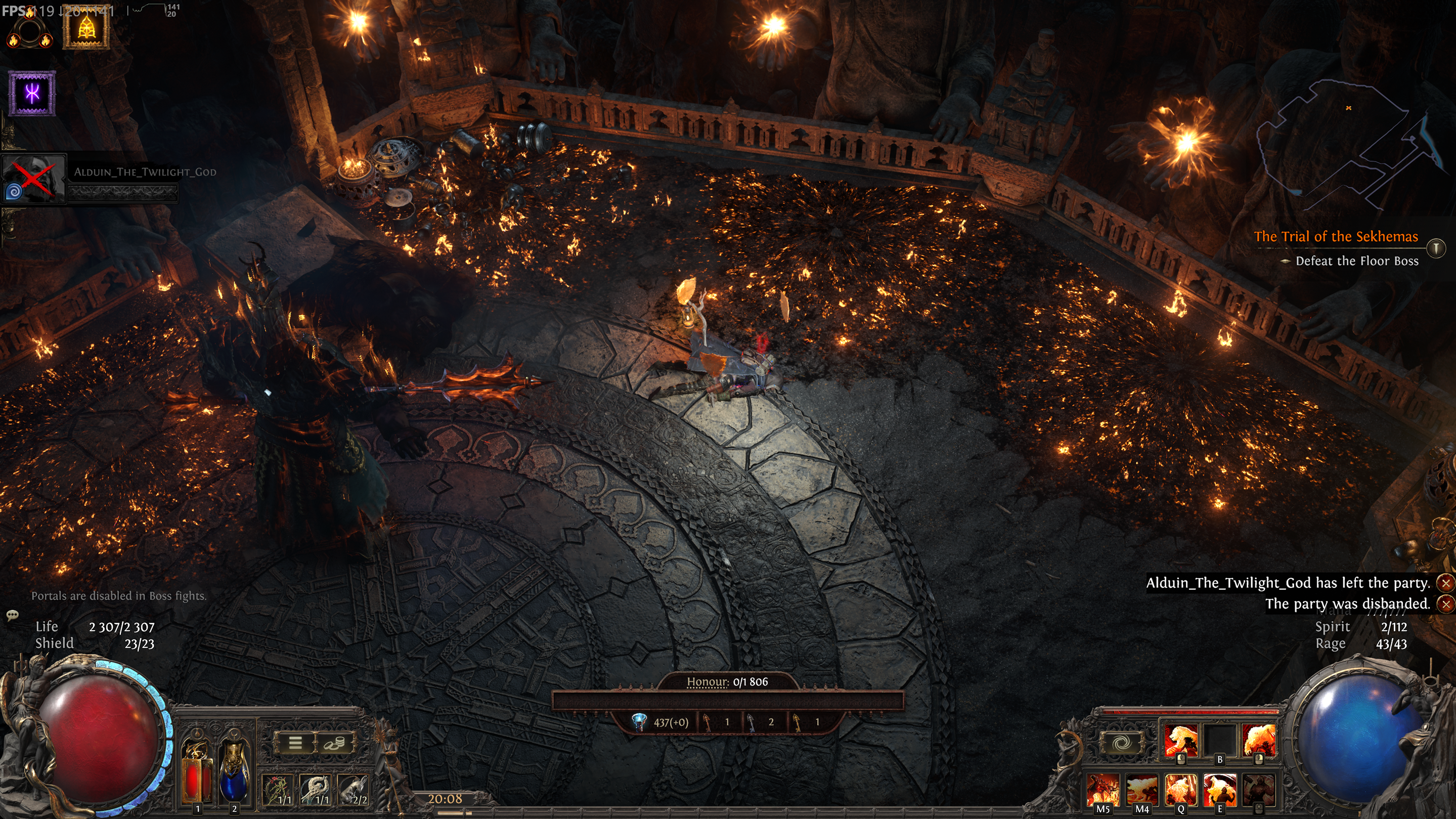Click Alduin_The_Twilight_God party portrait

[x=34, y=178]
